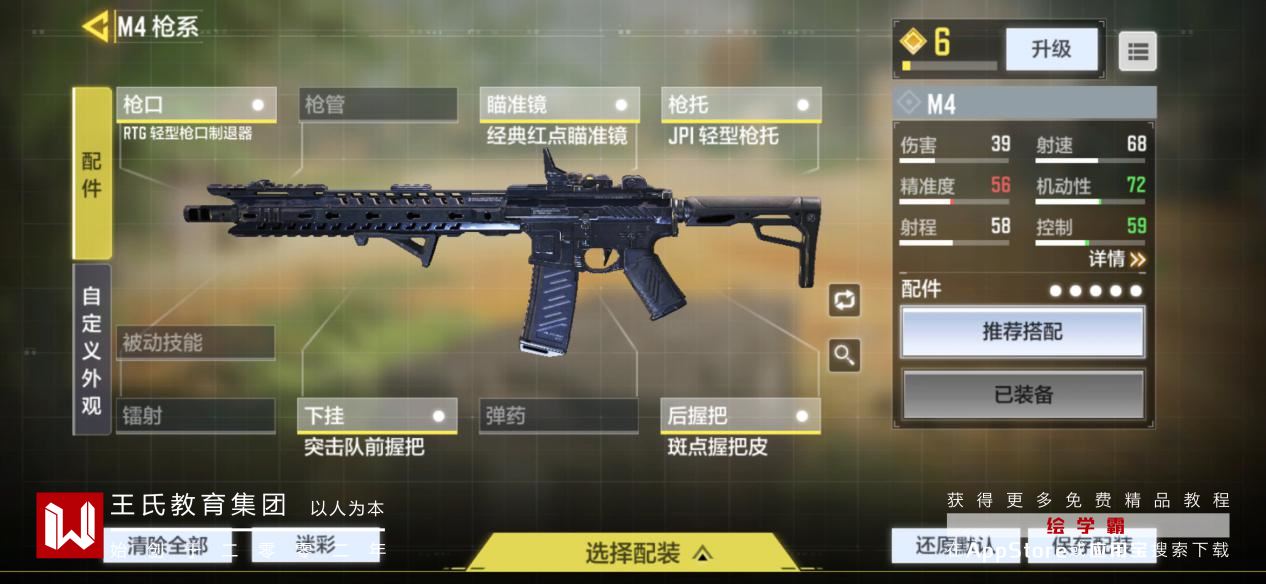The image size is (1266, 584).
Task: Apply the 推荐搭配 recommended build
Action: [x=1023, y=332]
